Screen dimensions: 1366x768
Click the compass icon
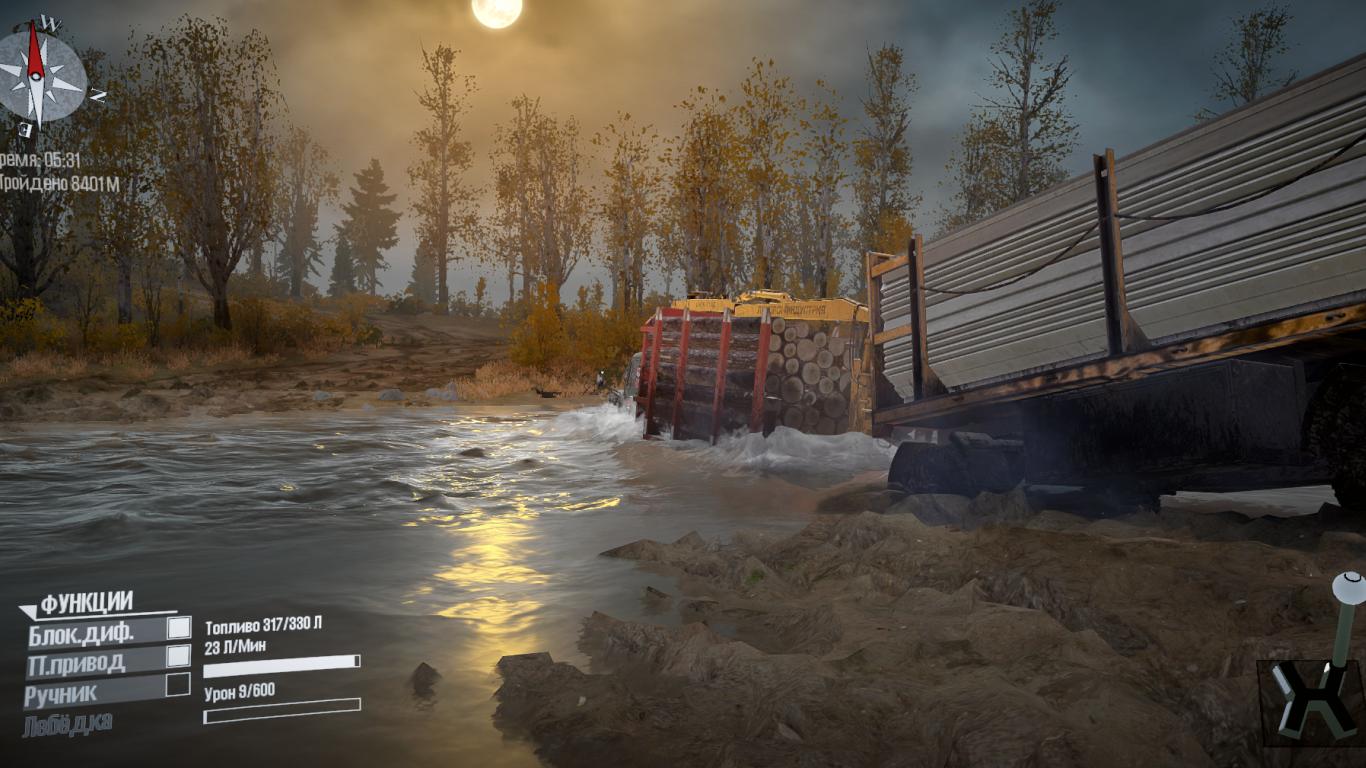pos(39,77)
